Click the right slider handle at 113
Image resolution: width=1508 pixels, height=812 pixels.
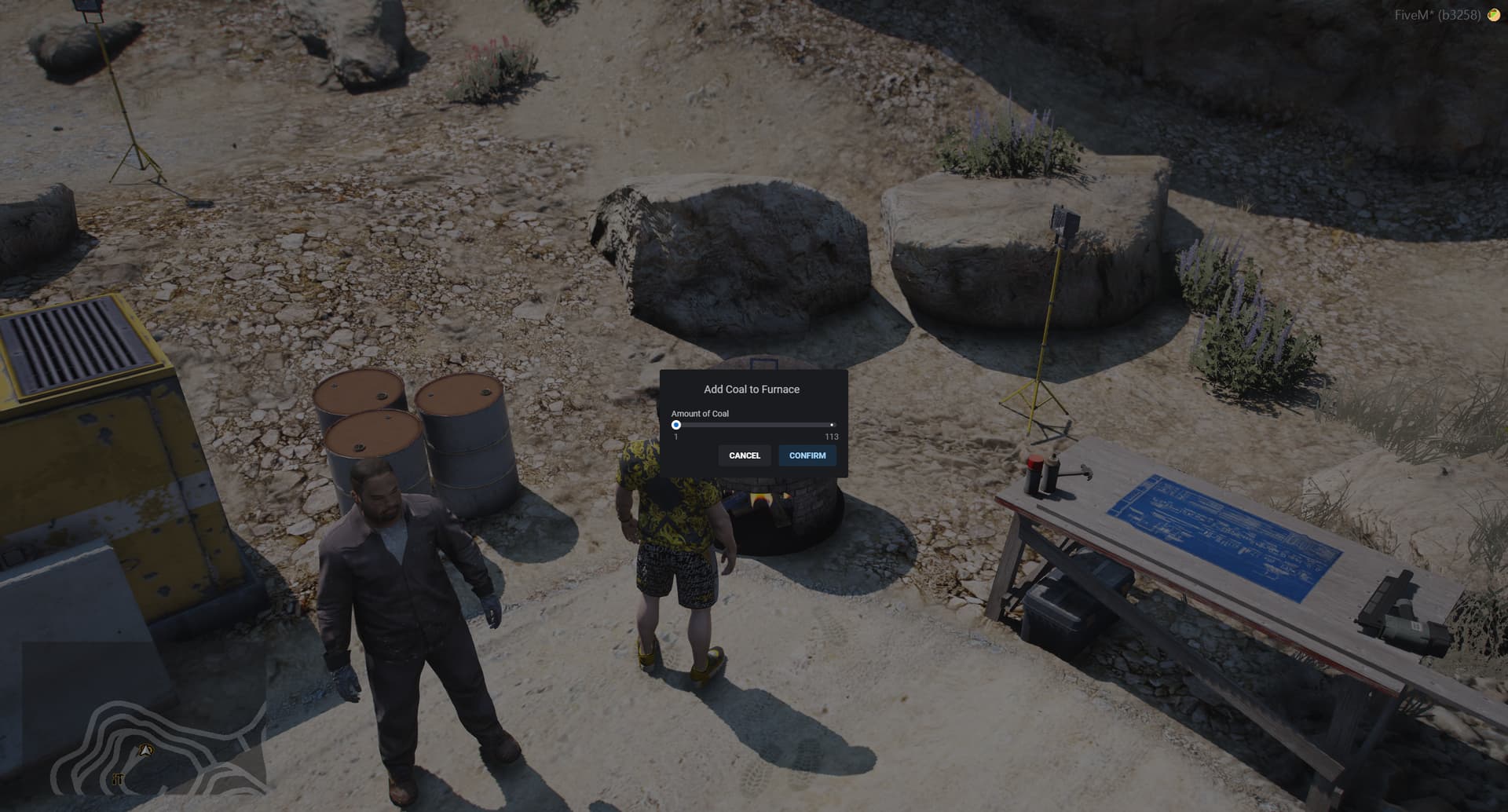(832, 424)
